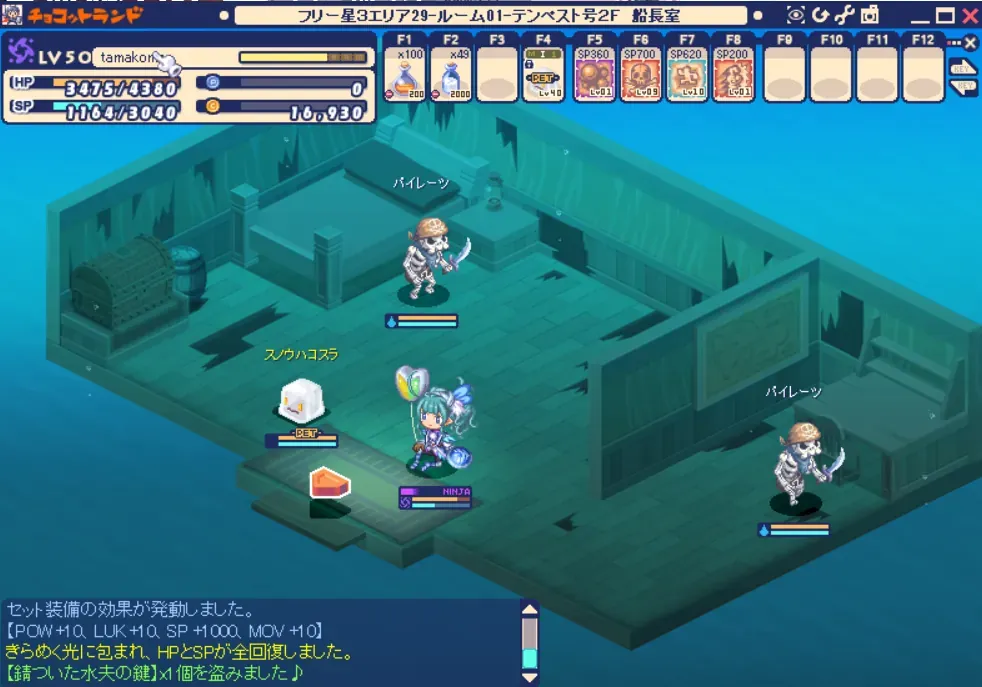Minimize the game window
The width and height of the screenshot is (982, 687).
(x=918, y=16)
